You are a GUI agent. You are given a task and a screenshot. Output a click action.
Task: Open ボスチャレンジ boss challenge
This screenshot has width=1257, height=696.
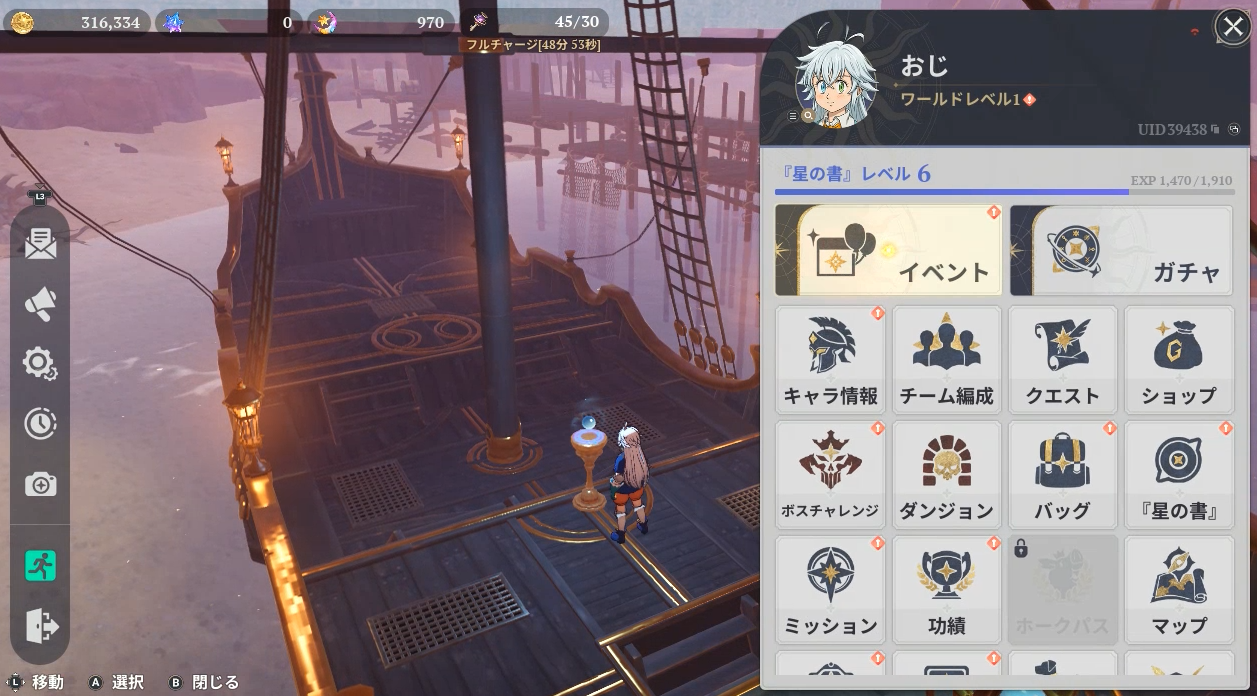pos(830,475)
